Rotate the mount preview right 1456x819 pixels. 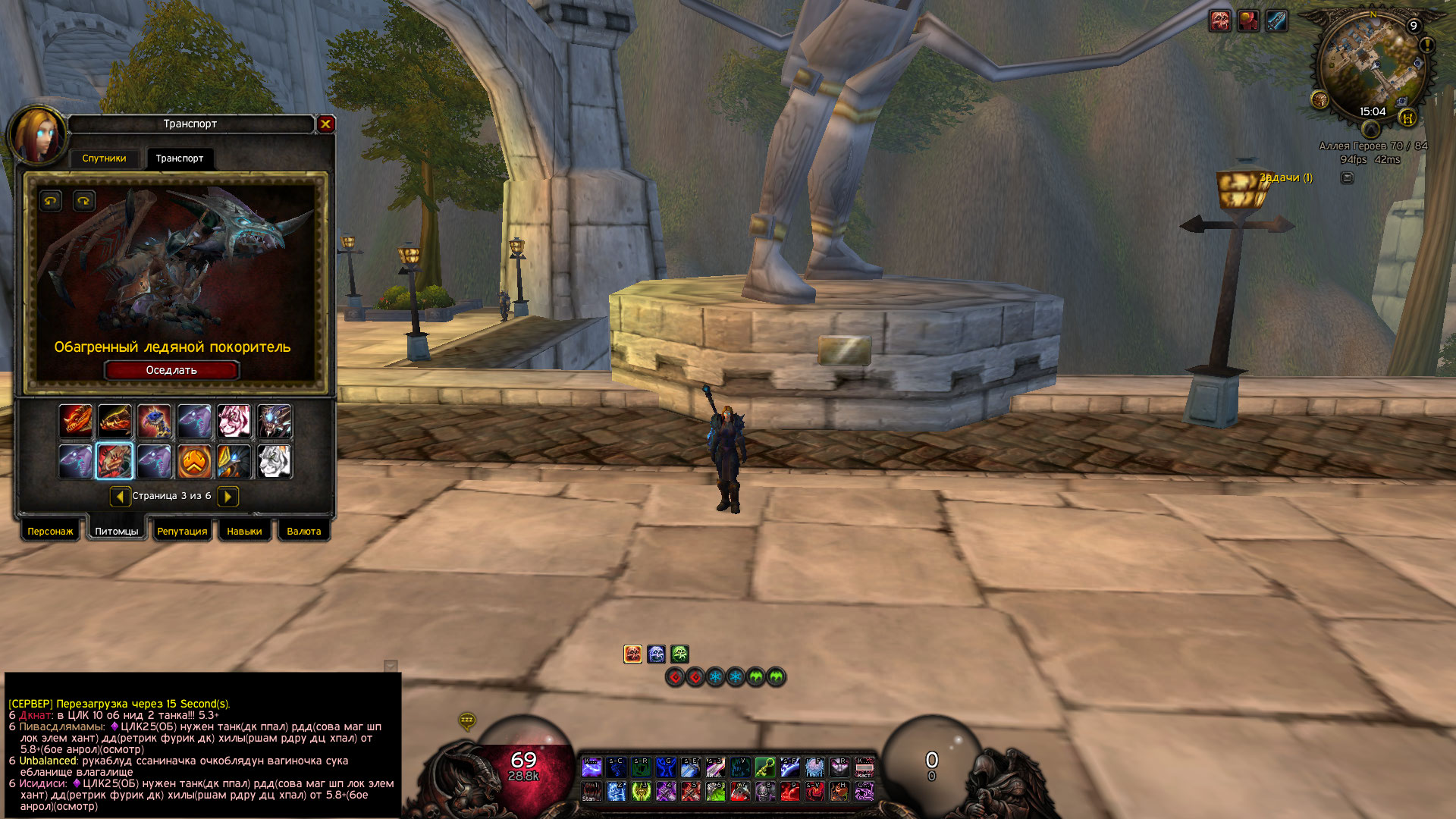pyautogui.click(x=83, y=201)
